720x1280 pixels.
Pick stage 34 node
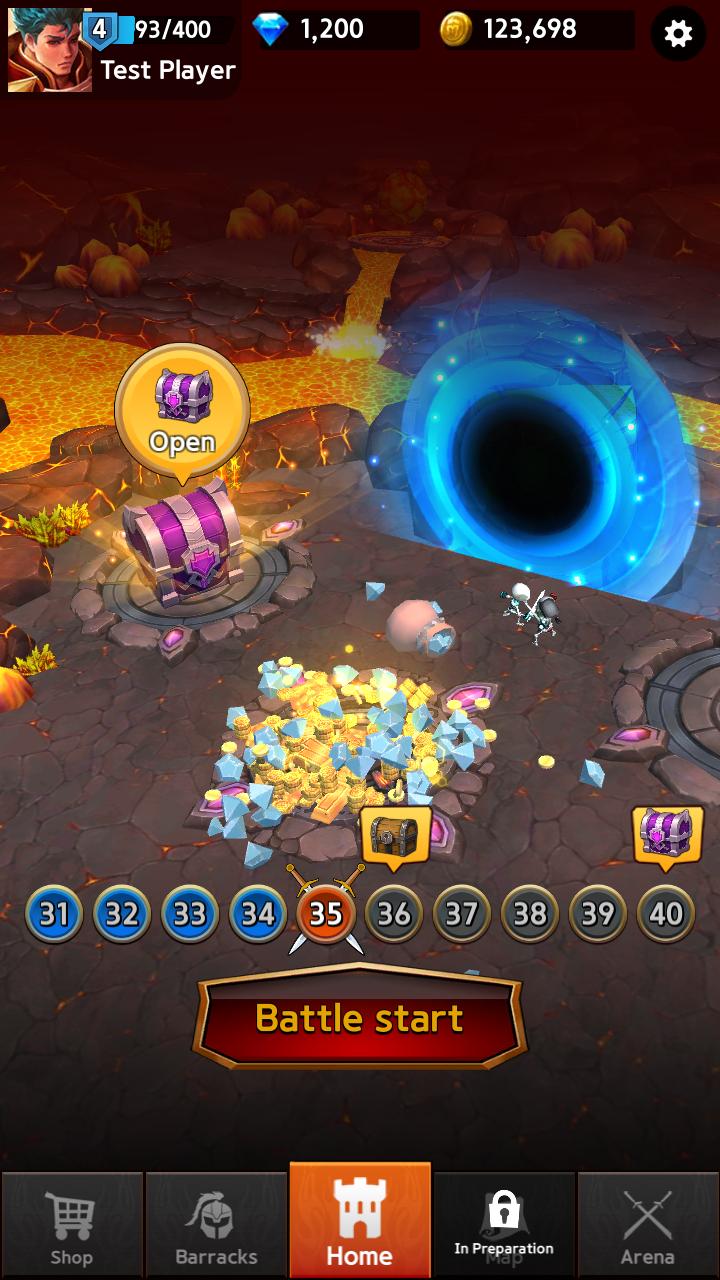[258, 914]
